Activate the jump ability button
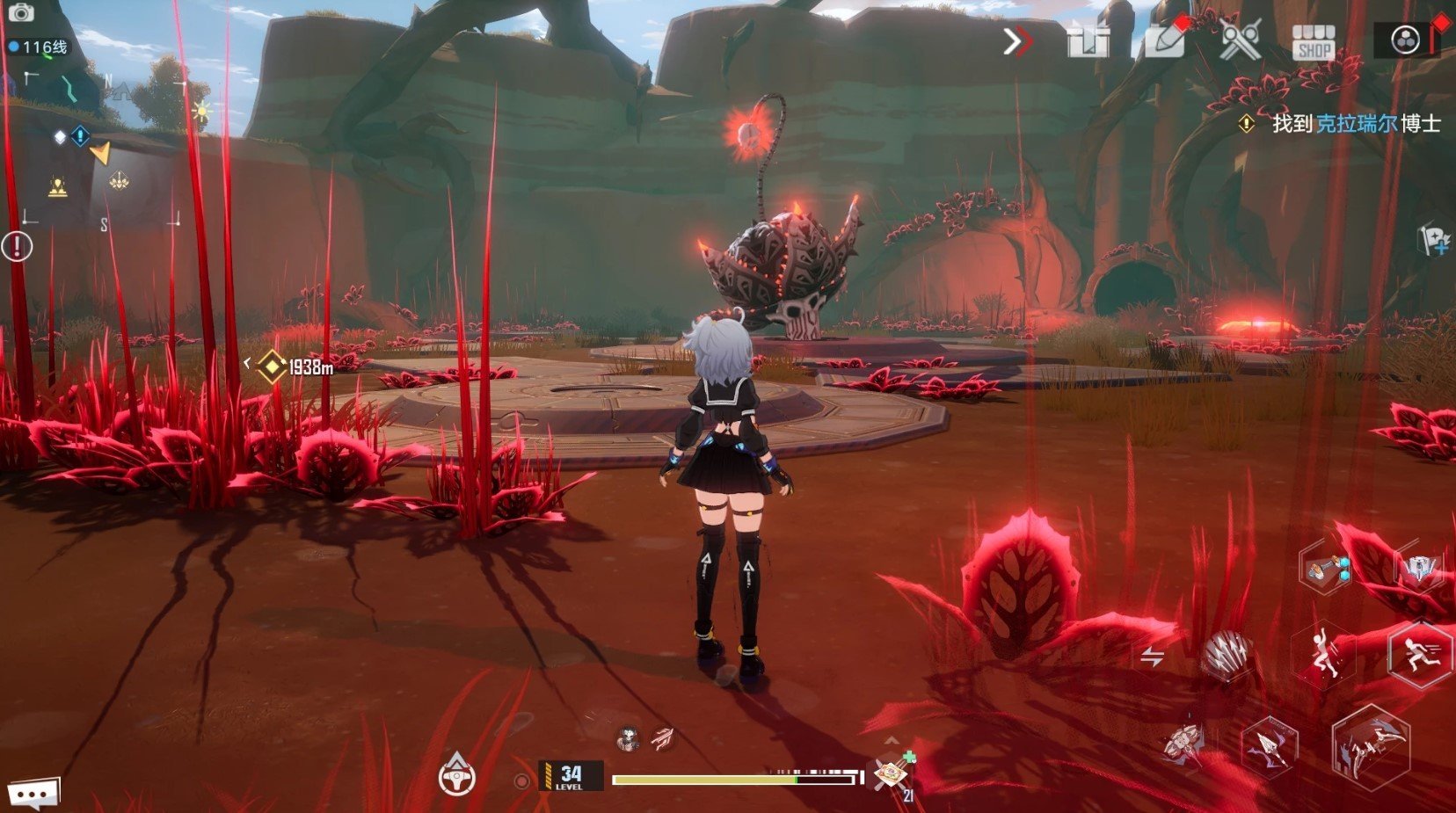The height and width of the screenshot is (813, 1456). coord(1323,653)
